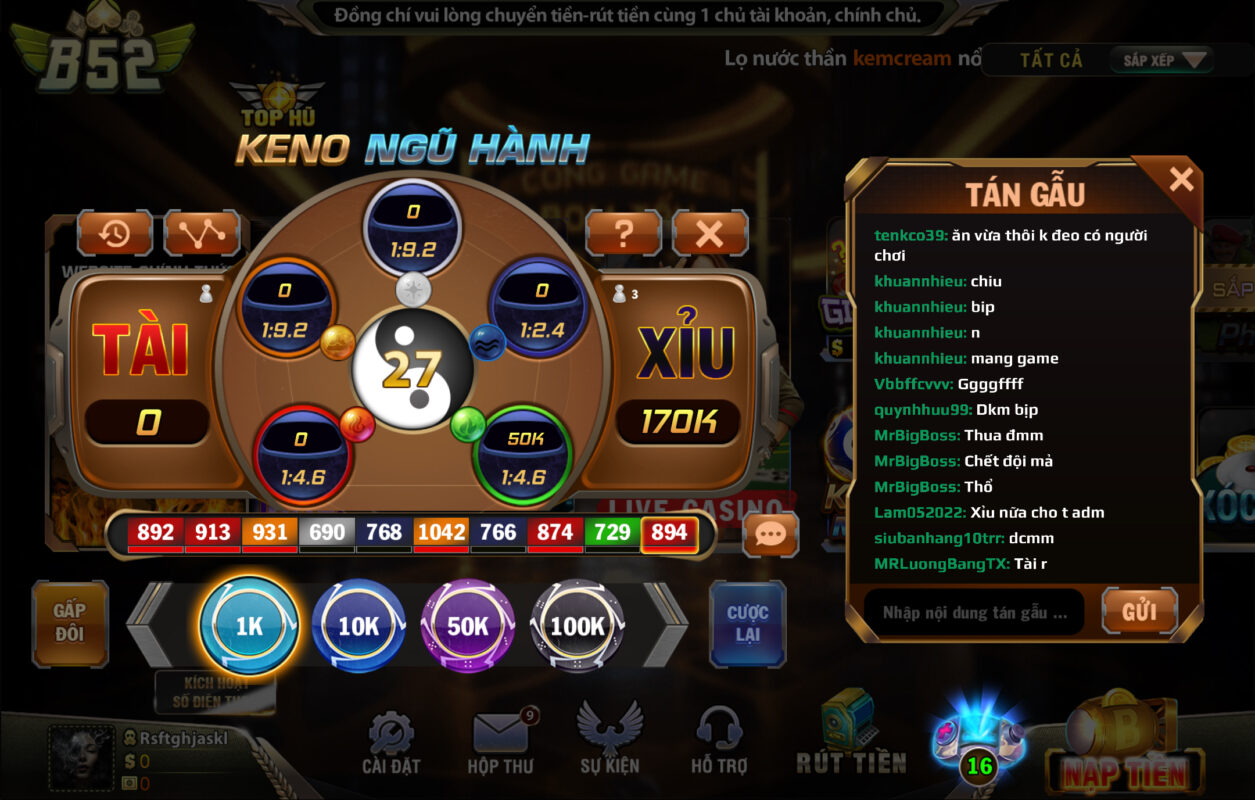This screenshot has width=1255, height=800.
Task: Click the GẤP ĐÔI double button
Action: tap(70, 622)
